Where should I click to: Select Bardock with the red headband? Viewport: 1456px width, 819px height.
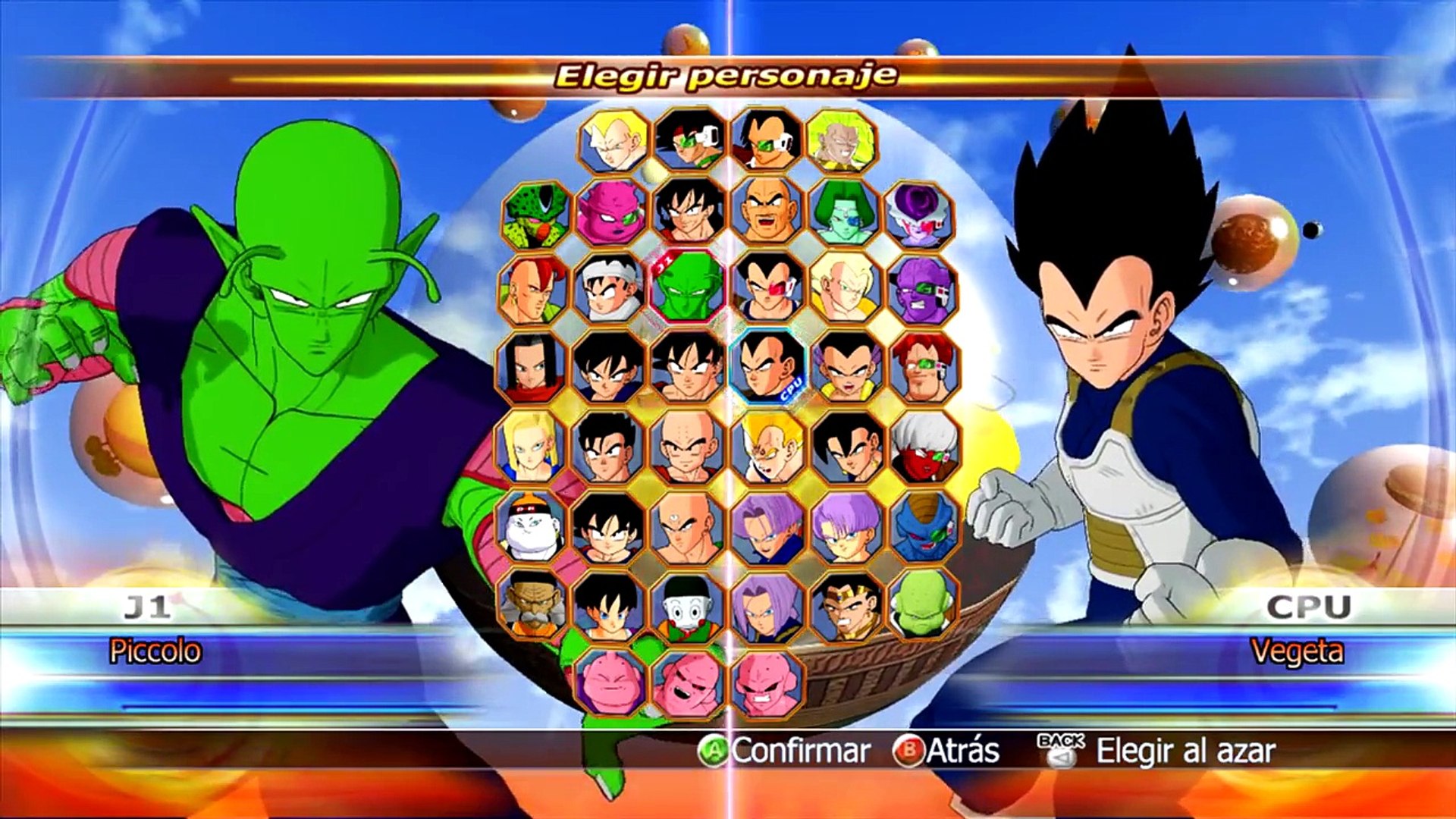coord(689,140)
